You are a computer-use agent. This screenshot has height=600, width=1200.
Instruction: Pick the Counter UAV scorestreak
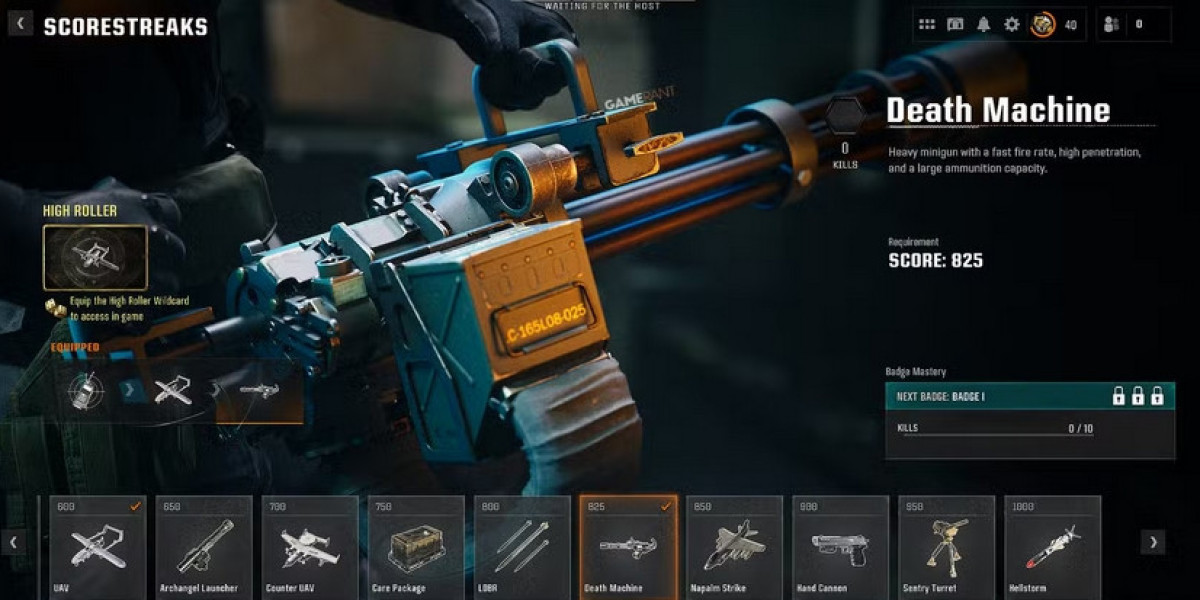[x=310, y=547]
